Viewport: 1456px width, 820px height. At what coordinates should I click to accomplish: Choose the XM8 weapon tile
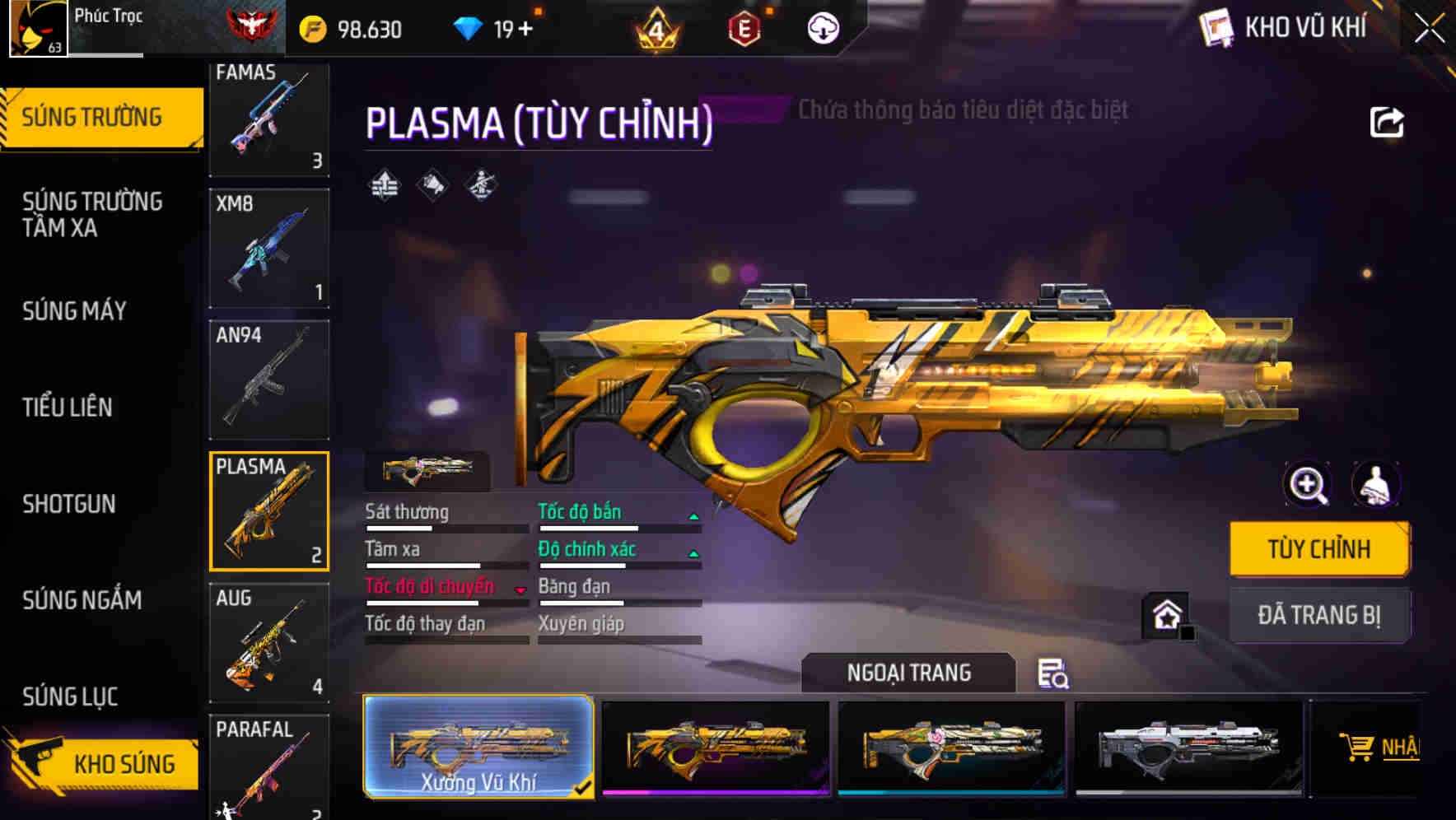[x=269, y=249]
